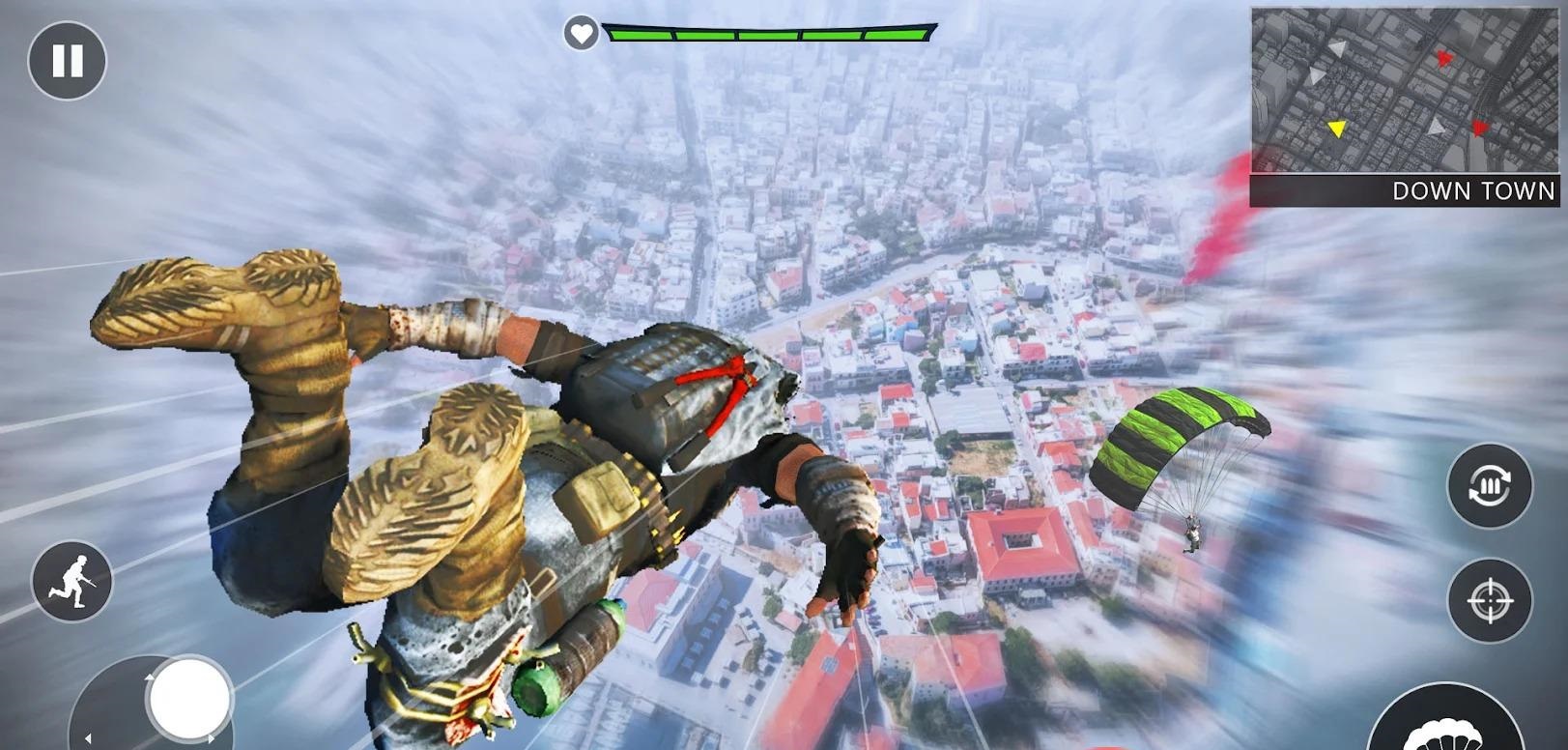Touch the white movement joystick knob
The width and height of the screenshot is (1568, 750).
(188, 698)
